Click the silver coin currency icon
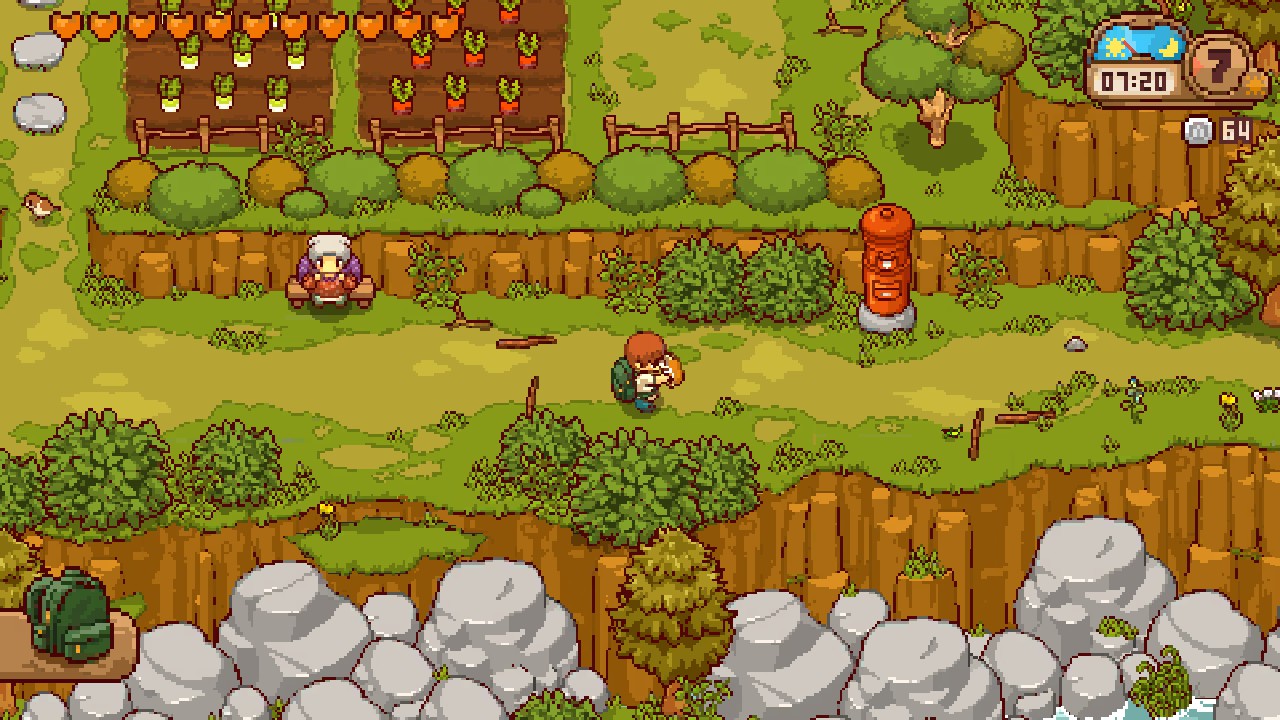The image size is (1280, 720). click(1196, 131)
